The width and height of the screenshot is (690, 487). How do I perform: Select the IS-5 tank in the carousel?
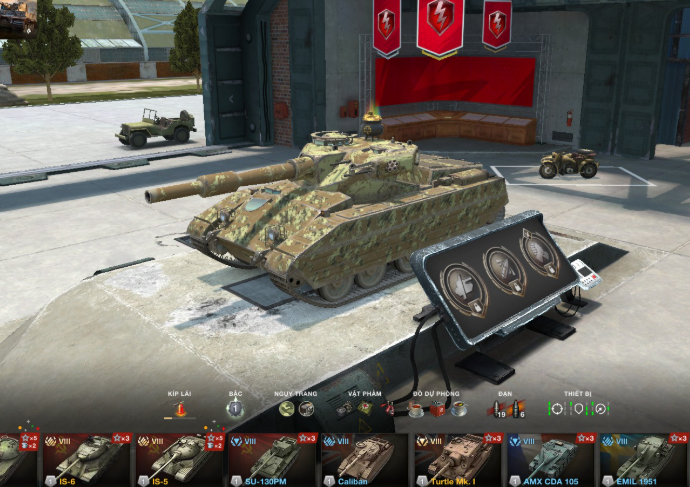tap(179, 460)
